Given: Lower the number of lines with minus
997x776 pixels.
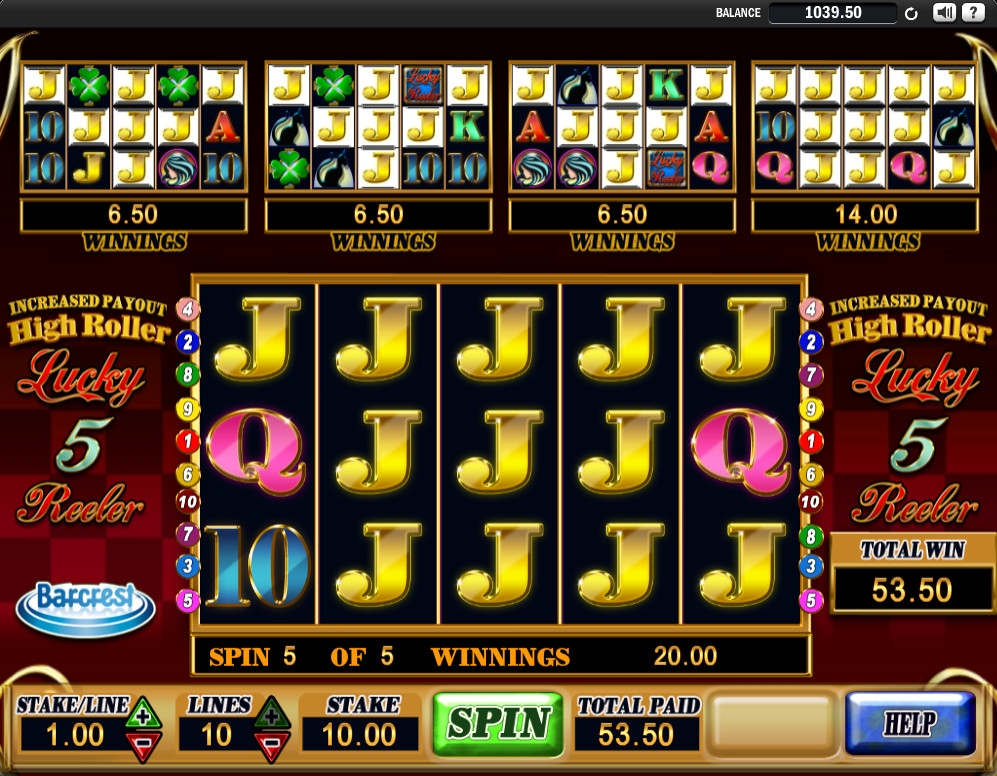Looking at the screenshot, I should (269, 744).
